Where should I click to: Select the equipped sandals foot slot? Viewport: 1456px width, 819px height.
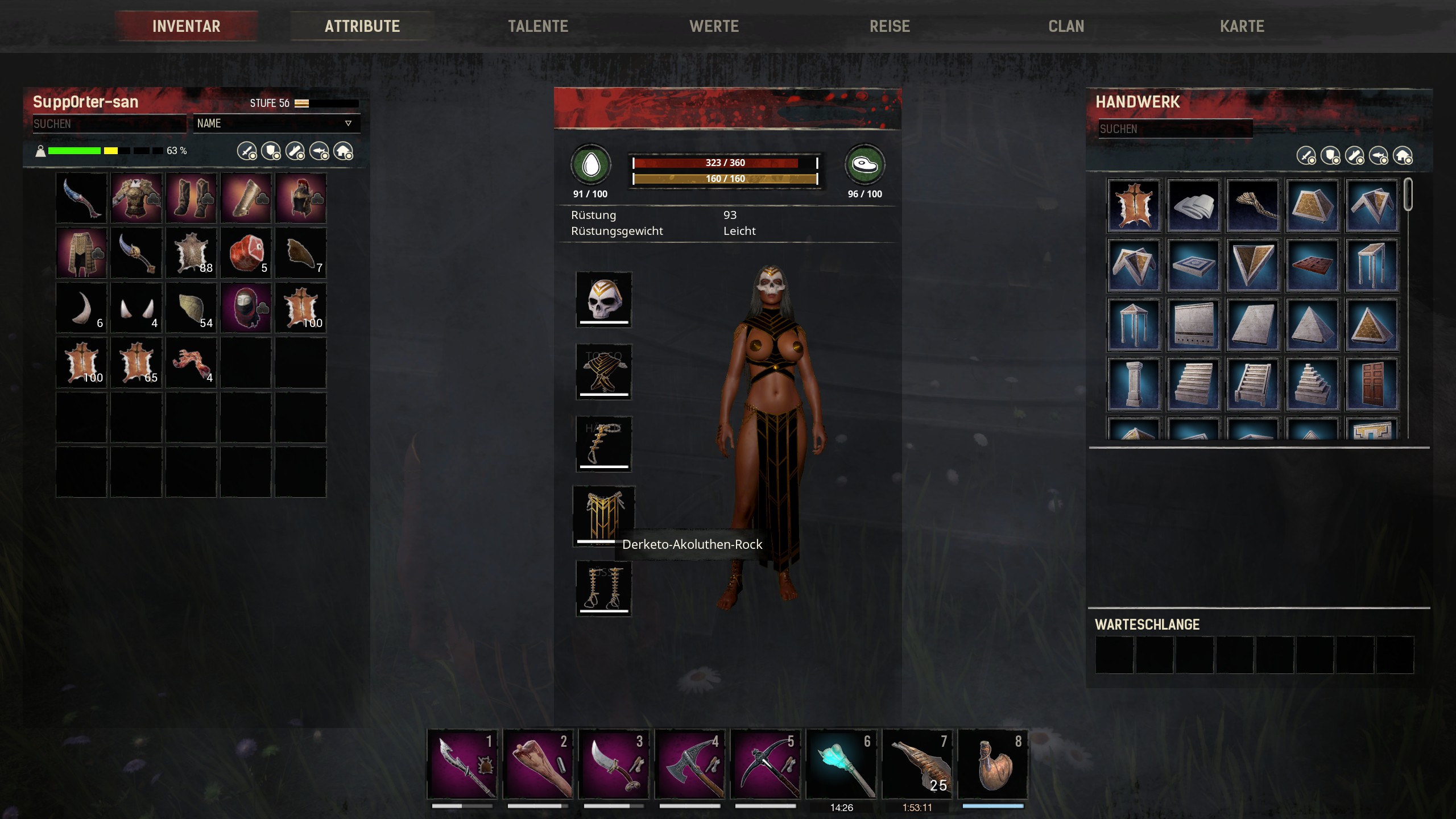pyautogui.click(x=603, y=588)
